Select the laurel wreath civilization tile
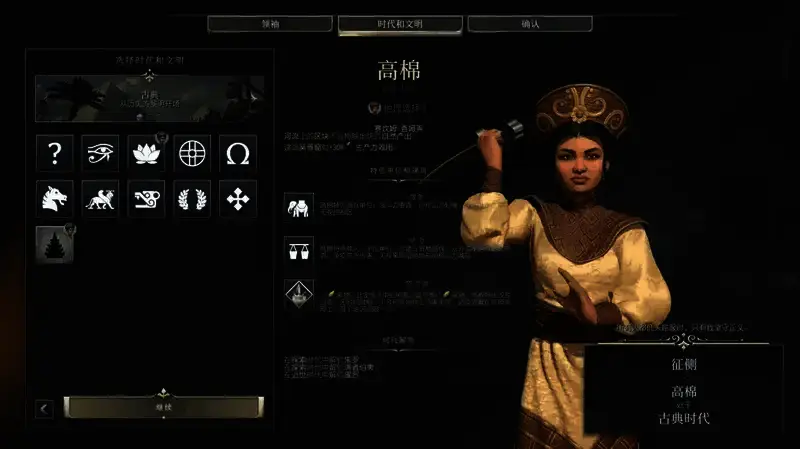Screen dimensions: 800x449 pyautogui.click(x=192, y=198)
